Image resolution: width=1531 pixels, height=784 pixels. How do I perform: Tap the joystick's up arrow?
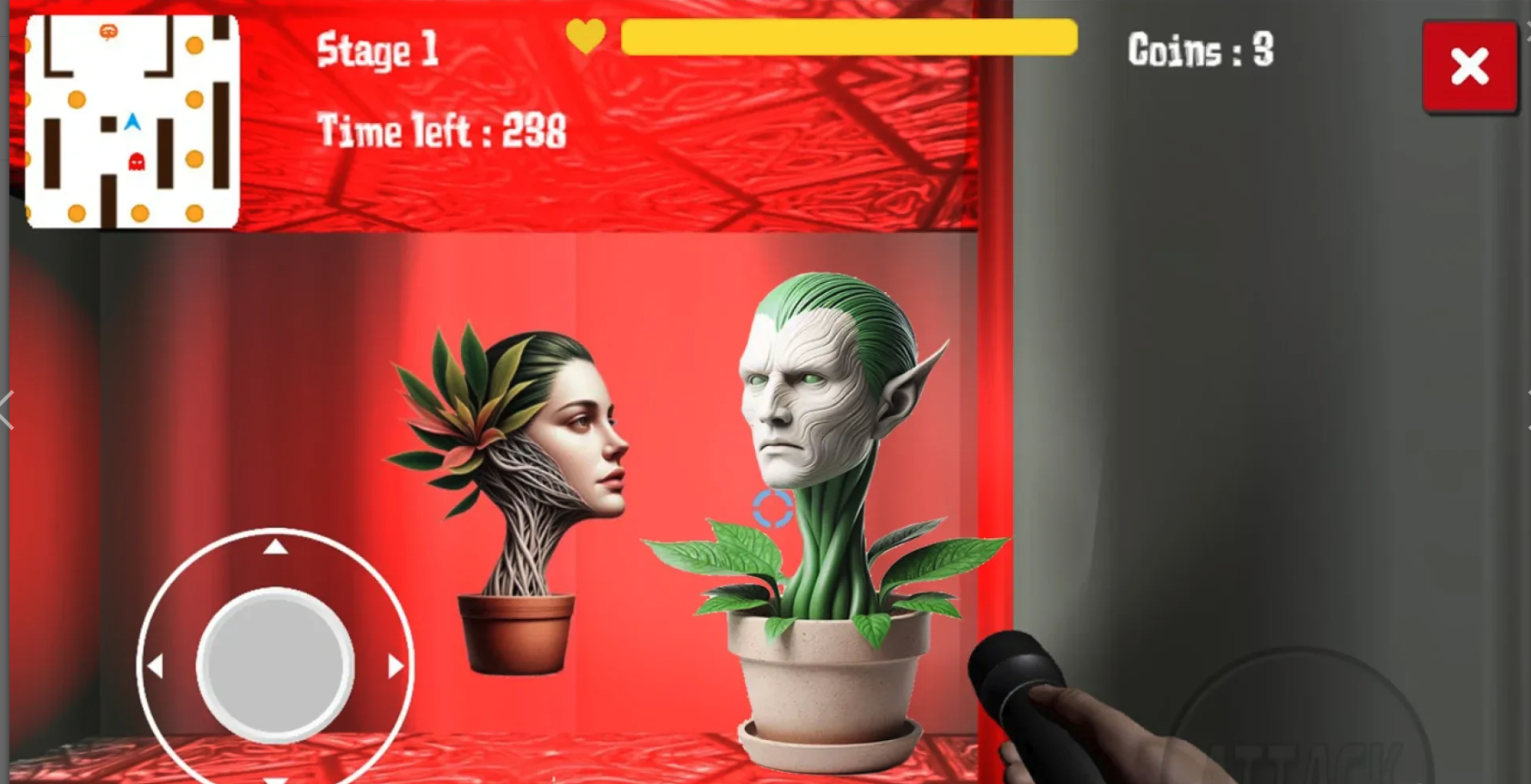click(275, 547)
